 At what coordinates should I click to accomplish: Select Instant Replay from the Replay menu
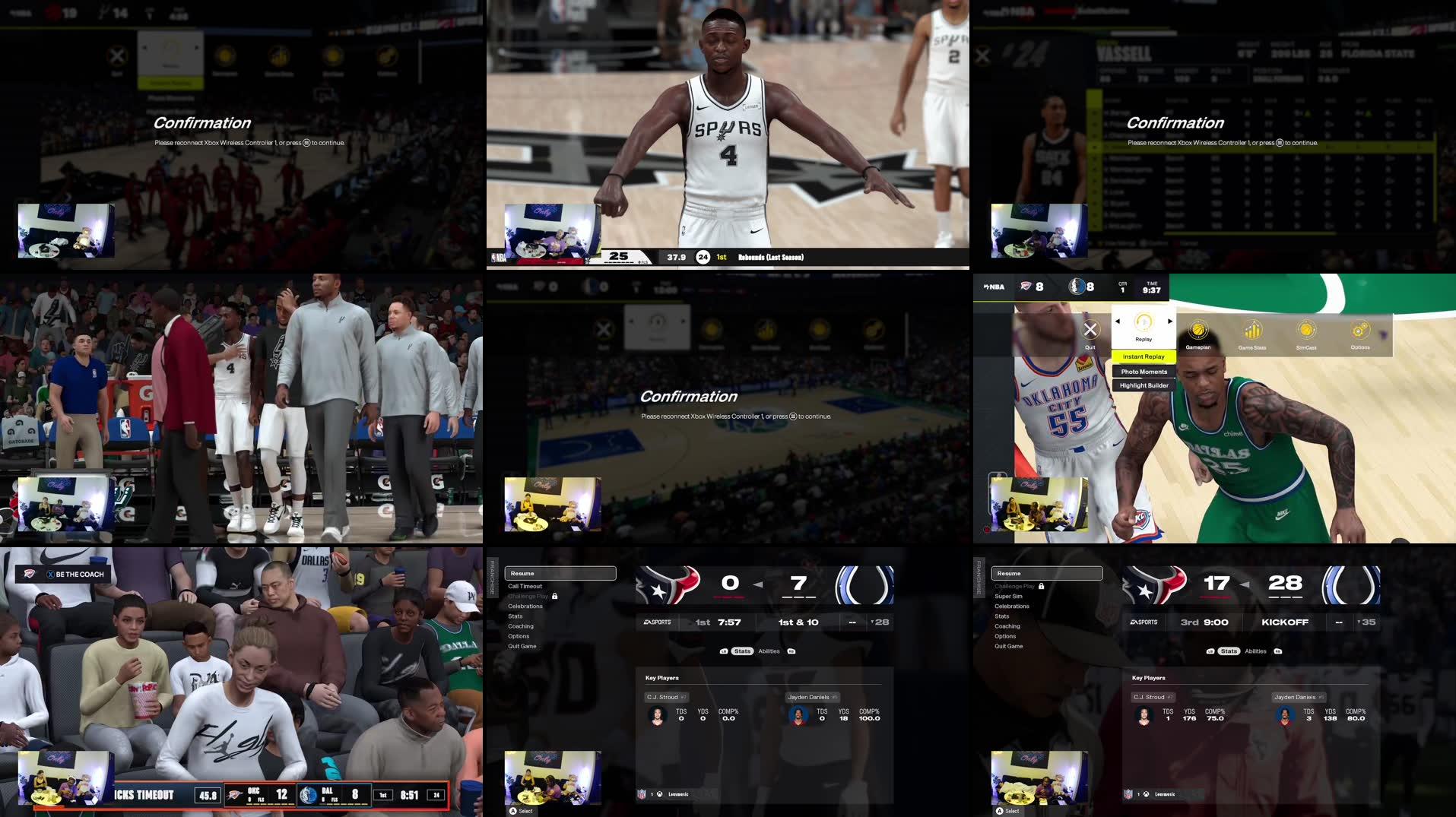pos(1144,356)
